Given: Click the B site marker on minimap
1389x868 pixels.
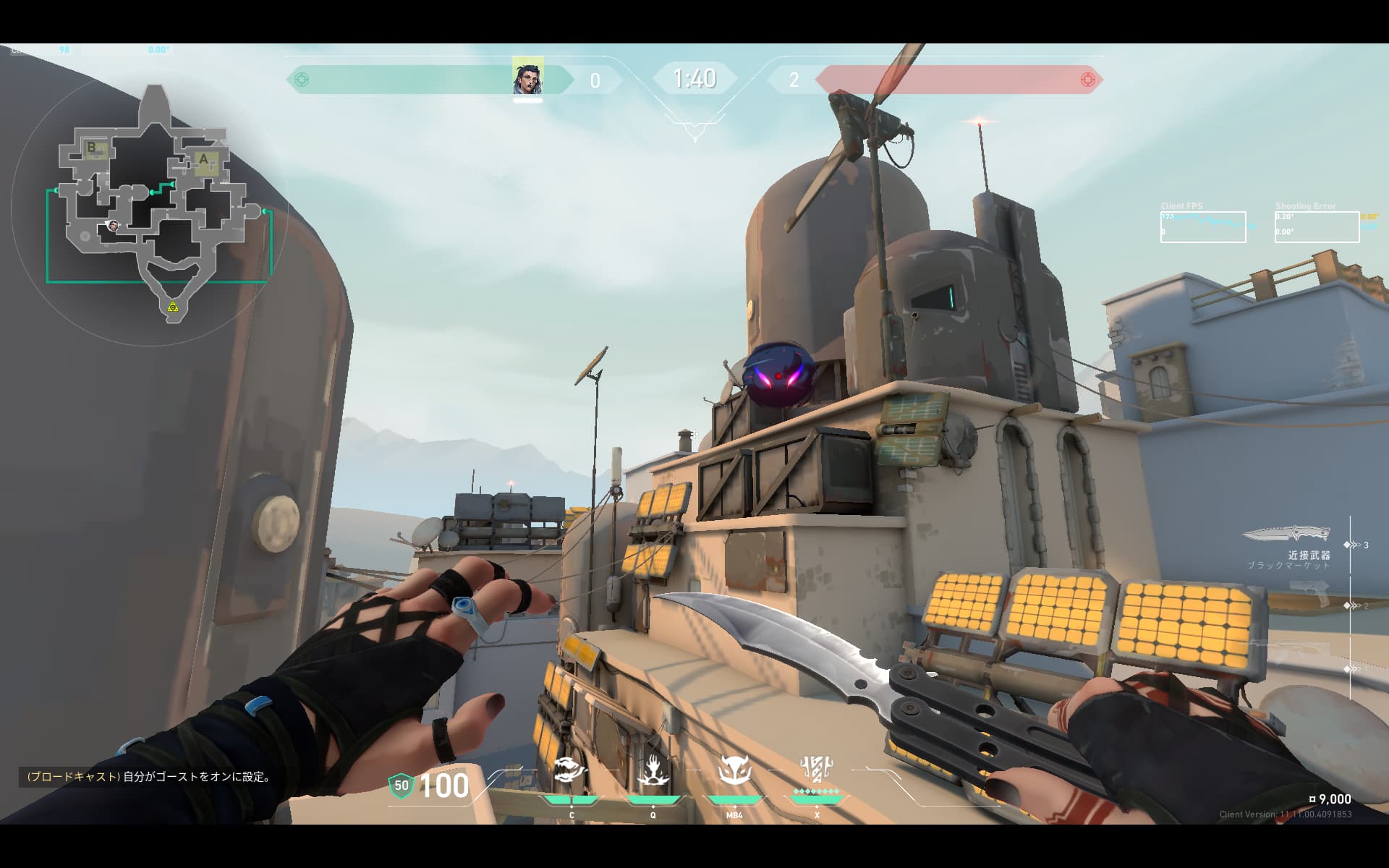Looking at the screenshot, I should pos(92,148).
